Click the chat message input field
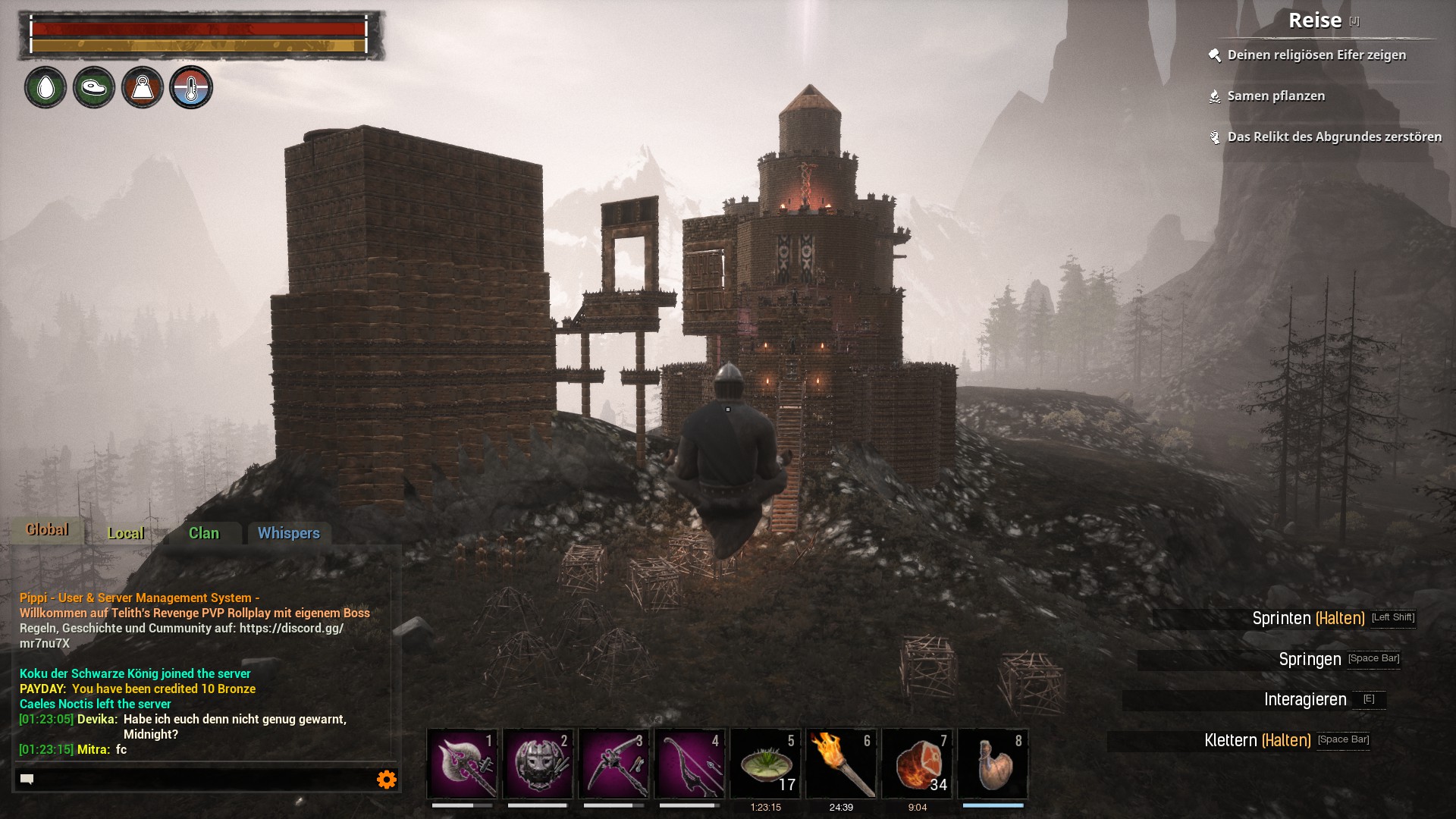The image size is (1456, 819). pos(197,780)
